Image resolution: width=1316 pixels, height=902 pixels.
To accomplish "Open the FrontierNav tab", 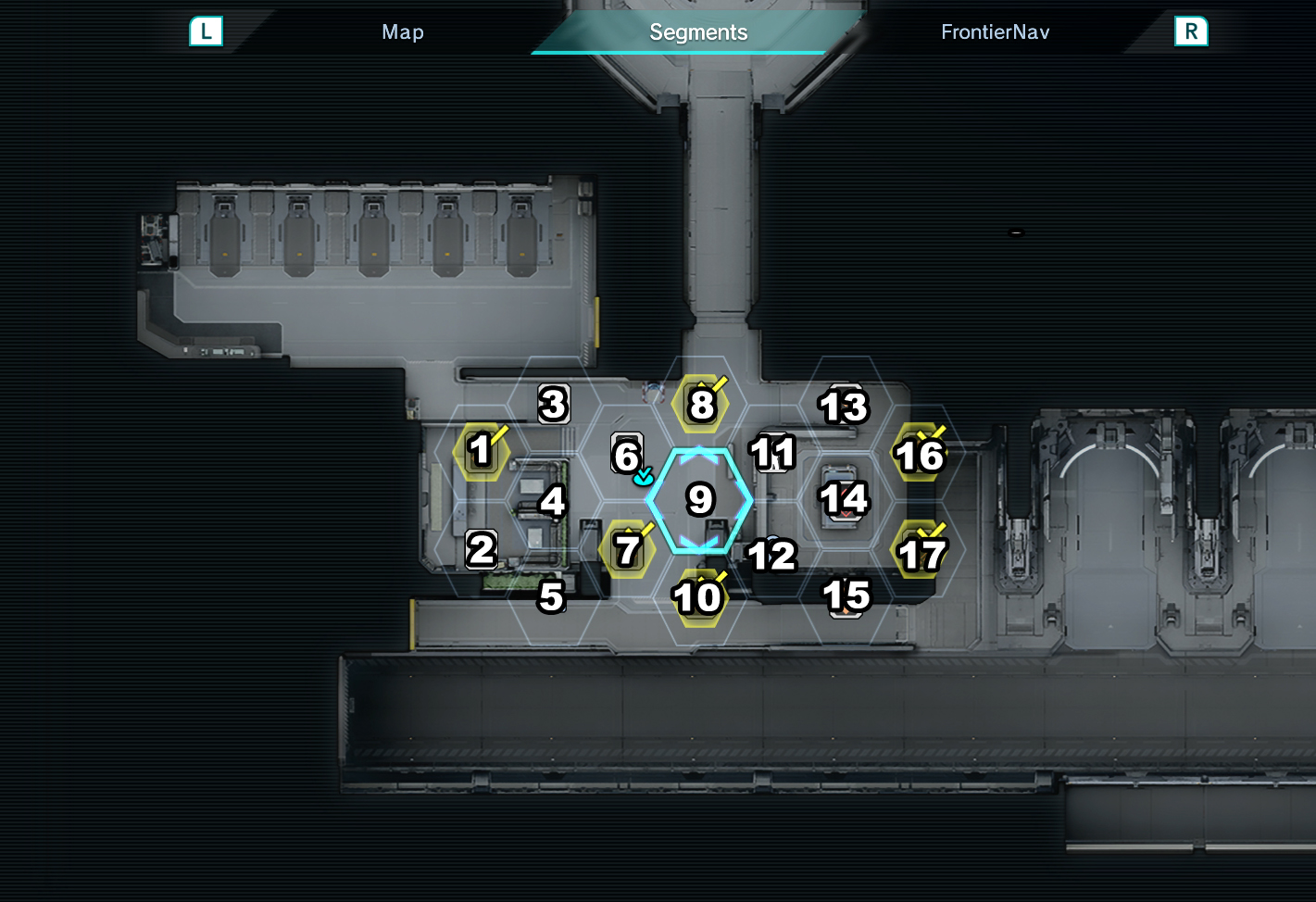I will (x=995, y=31).
